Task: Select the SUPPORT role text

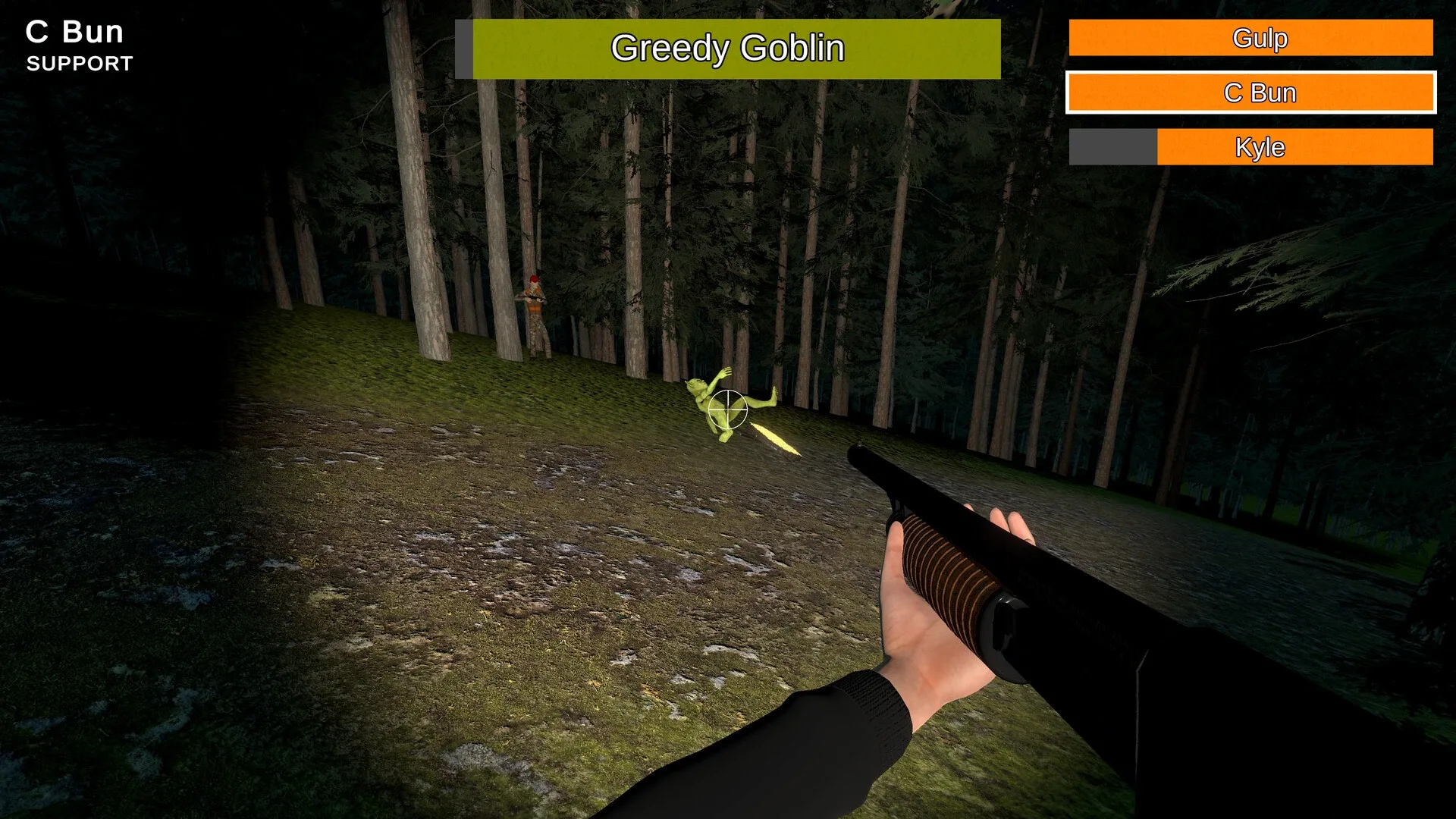Action: coord(79,65)
